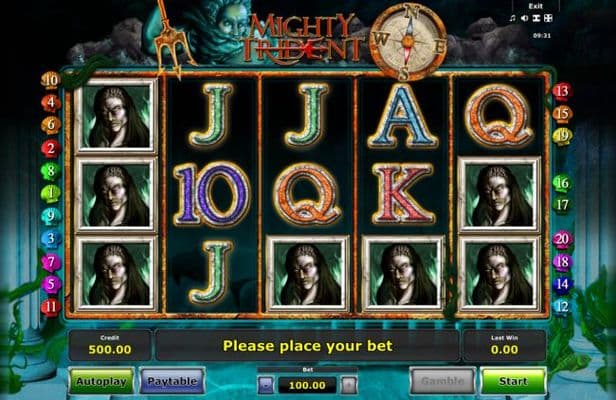Select payline marker 13
616x400 pixels.
(562, 91)
